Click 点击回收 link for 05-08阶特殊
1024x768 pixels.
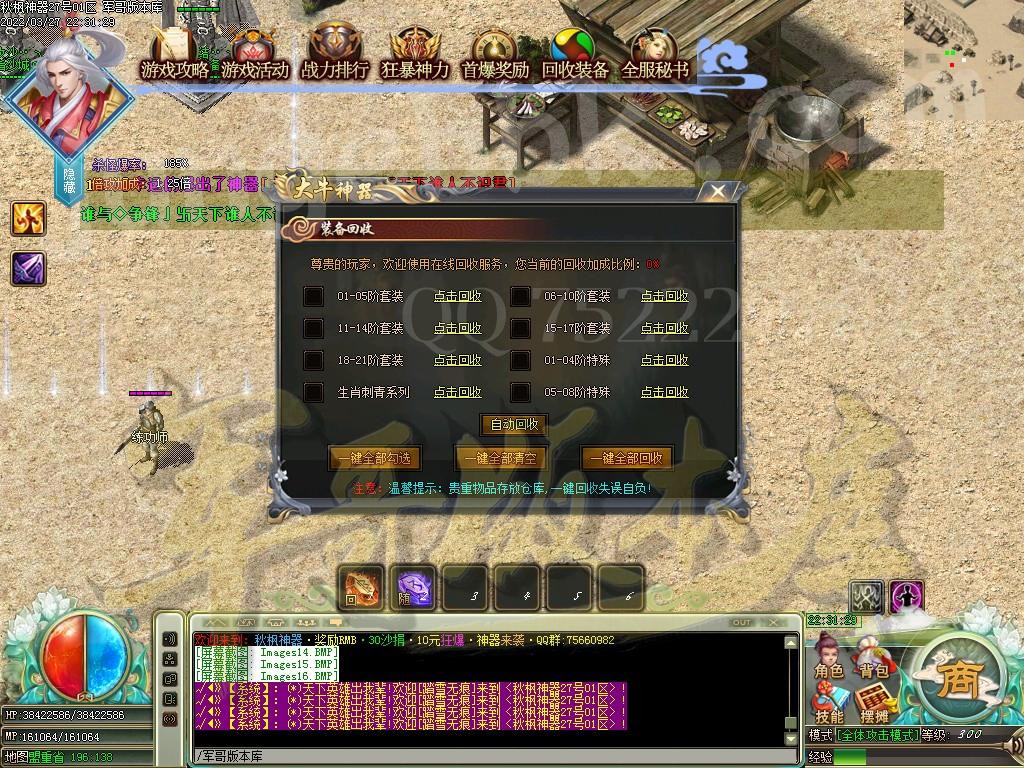(x=664, y=392)
